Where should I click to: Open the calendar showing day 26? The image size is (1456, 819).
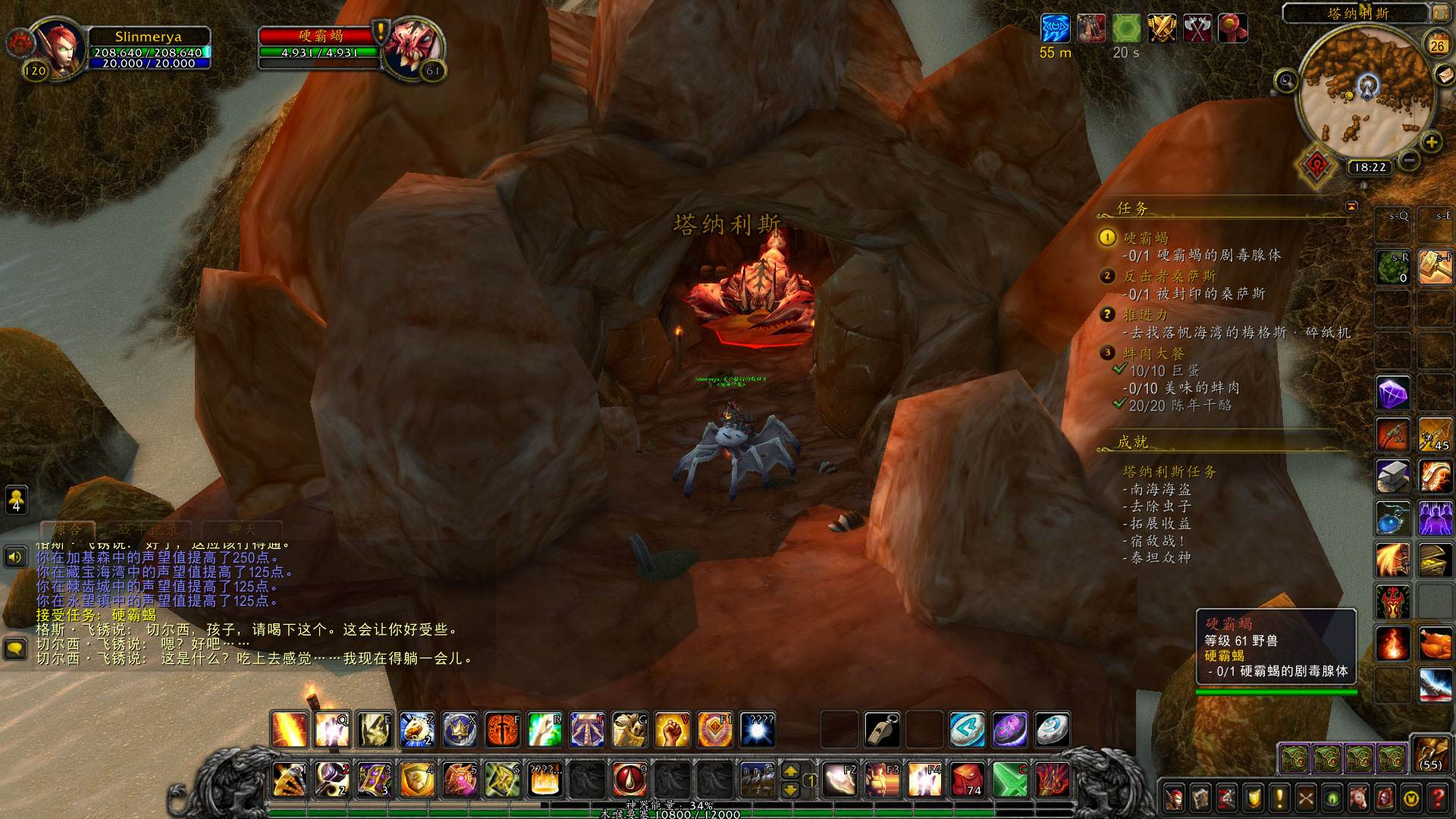1437,45
